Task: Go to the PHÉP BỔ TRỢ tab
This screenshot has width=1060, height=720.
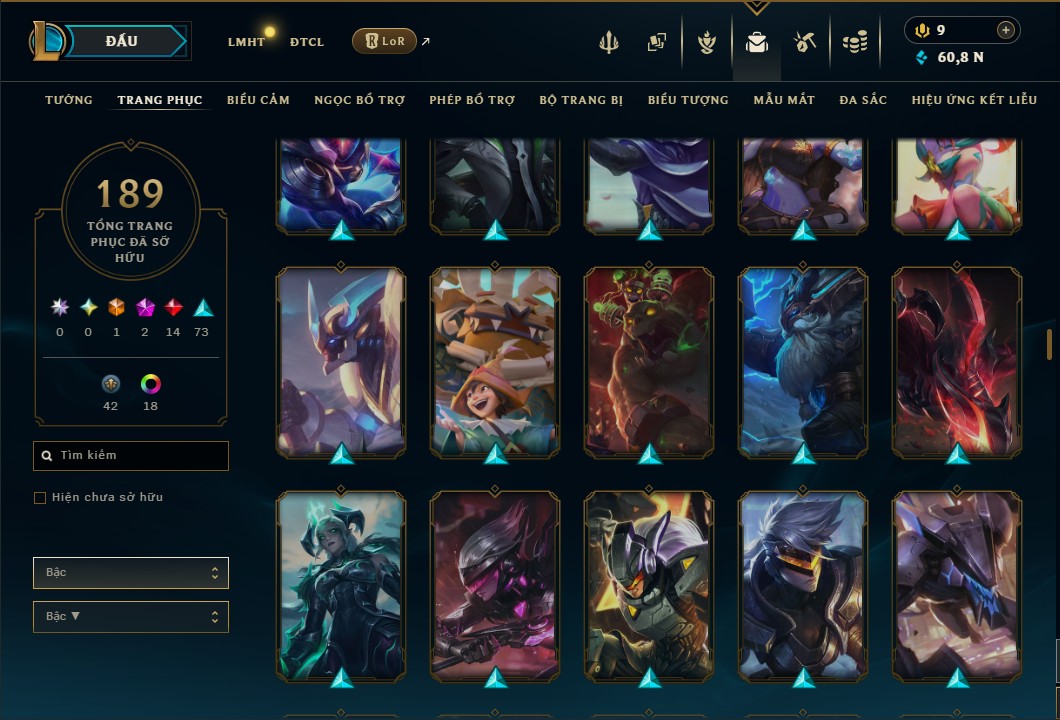Action: coord(472,100)
